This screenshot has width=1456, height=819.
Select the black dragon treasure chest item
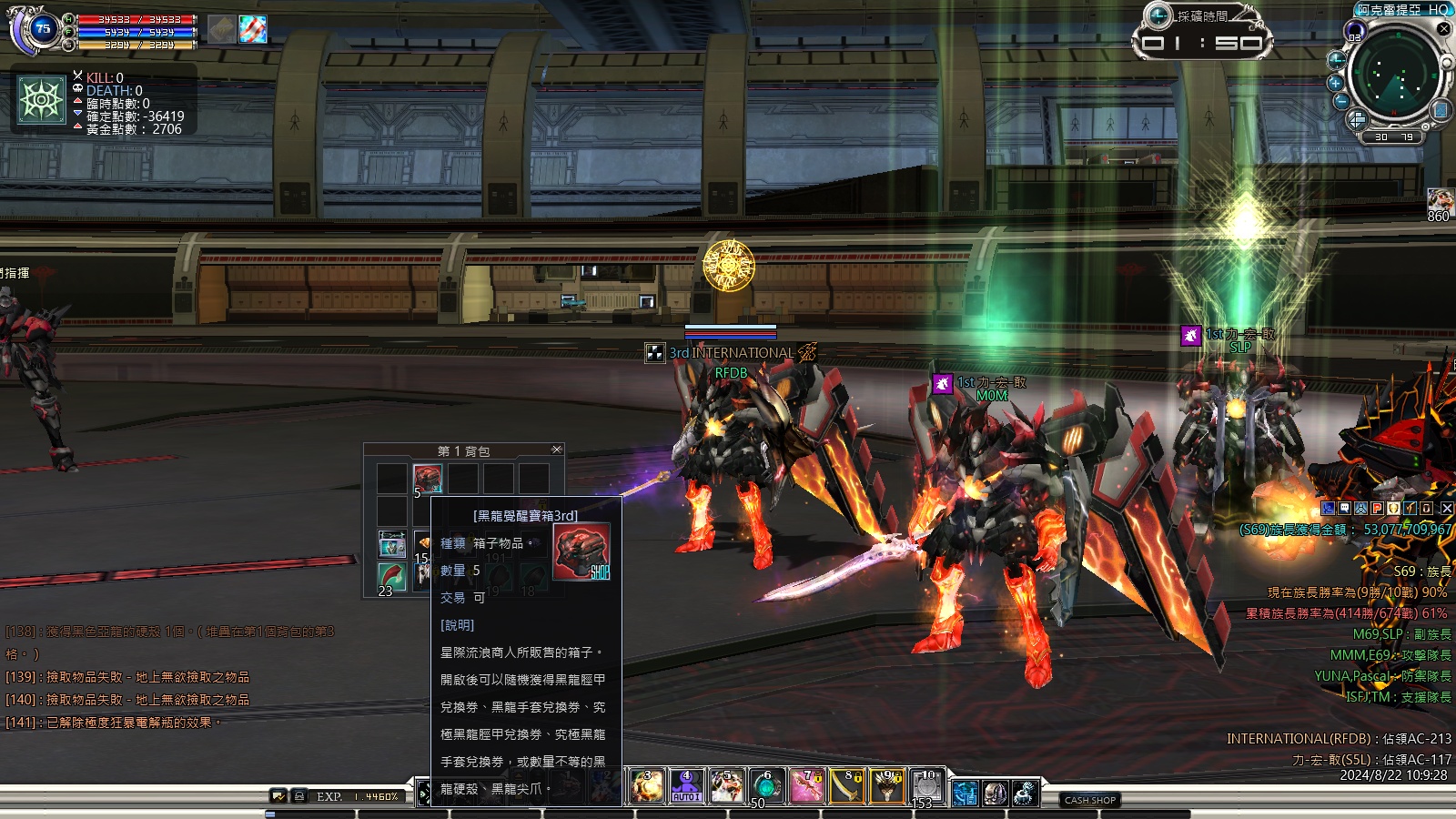click(x=428, y=479)
